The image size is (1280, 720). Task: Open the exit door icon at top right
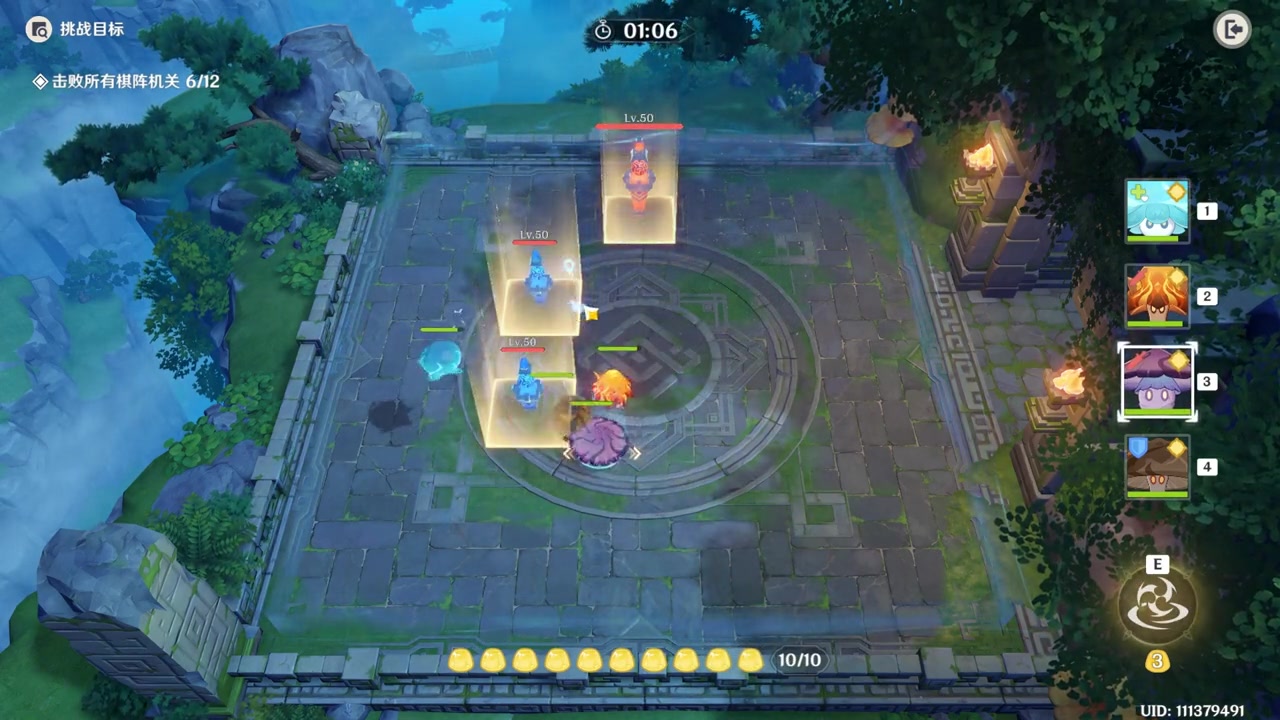1233,29
